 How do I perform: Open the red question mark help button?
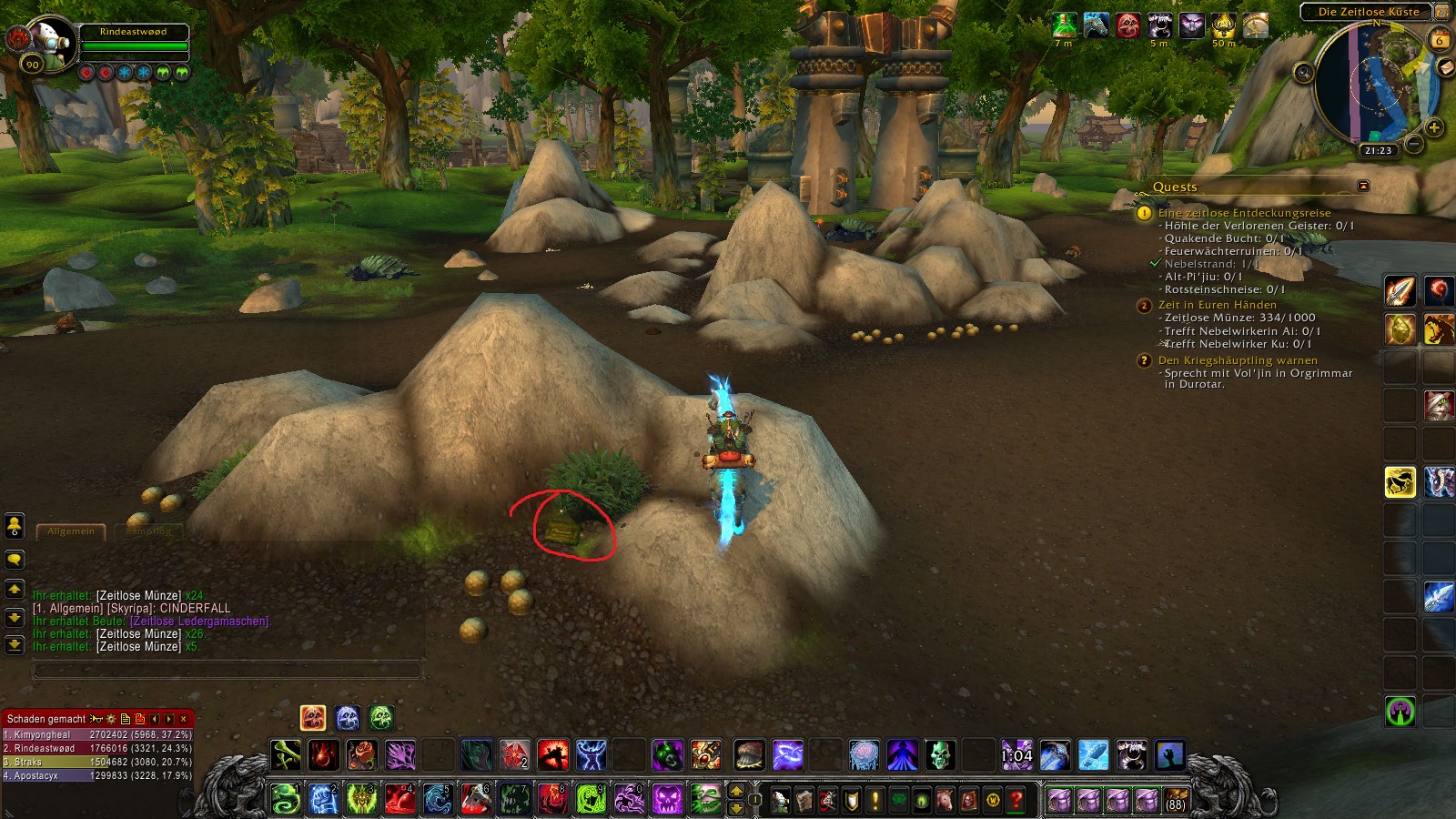[x=1016, y=801]
